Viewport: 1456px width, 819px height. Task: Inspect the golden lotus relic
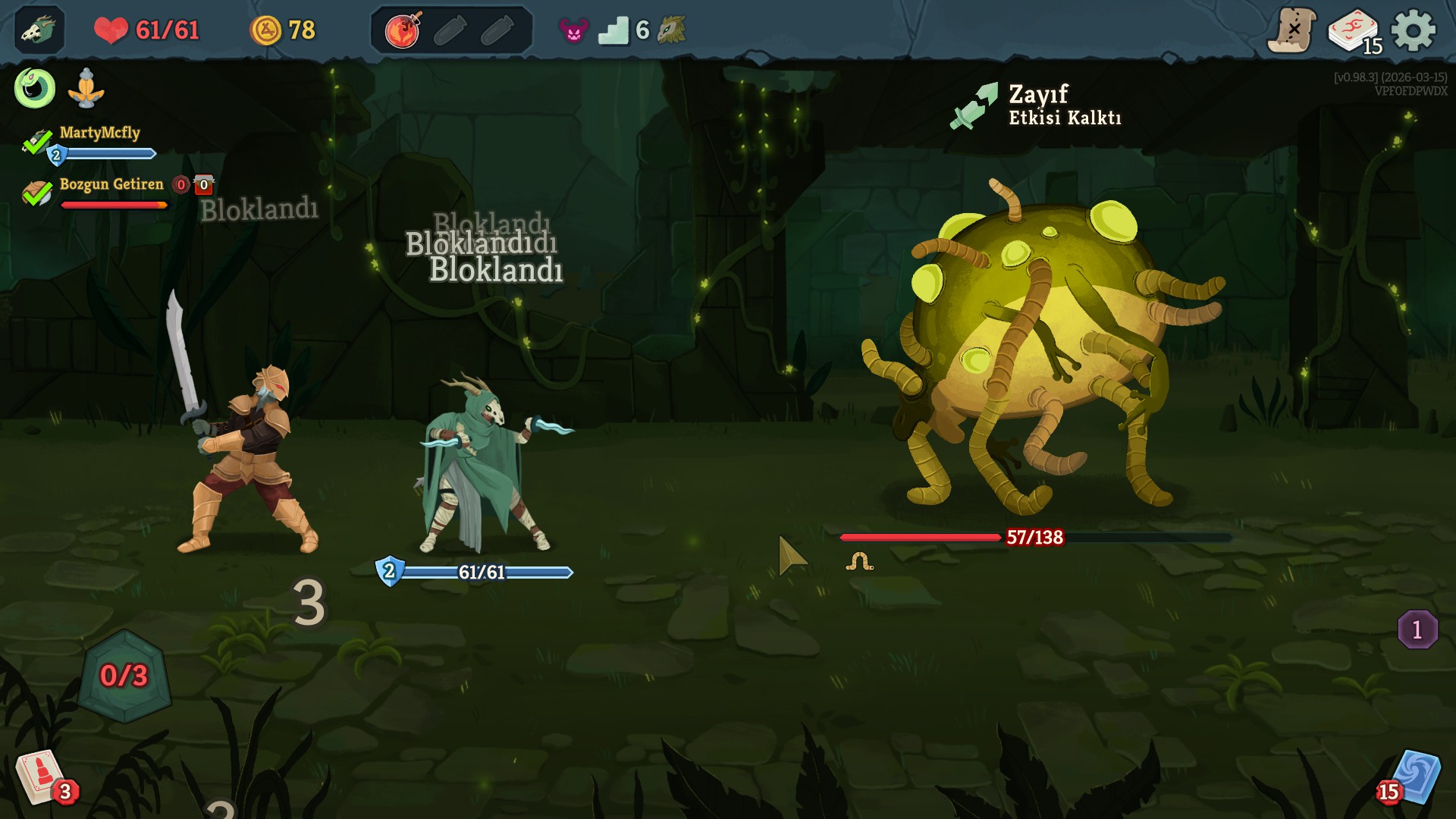point(86,89)
